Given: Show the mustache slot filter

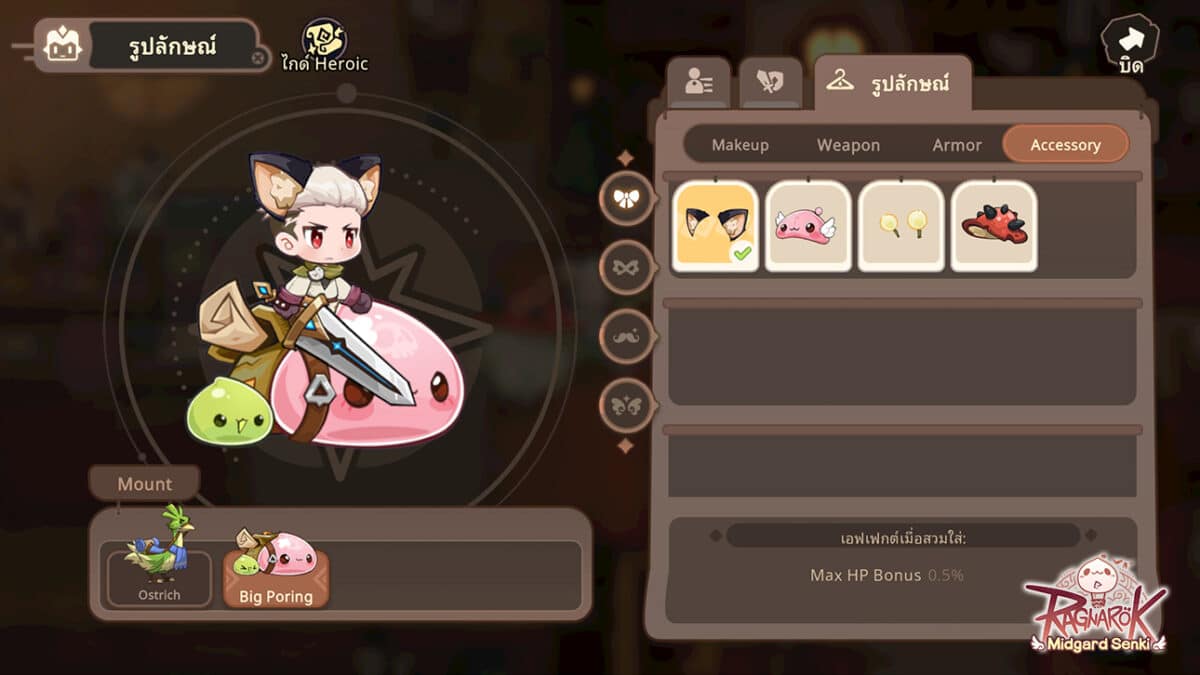Looking at the screenshot, I should pos(627,337).
